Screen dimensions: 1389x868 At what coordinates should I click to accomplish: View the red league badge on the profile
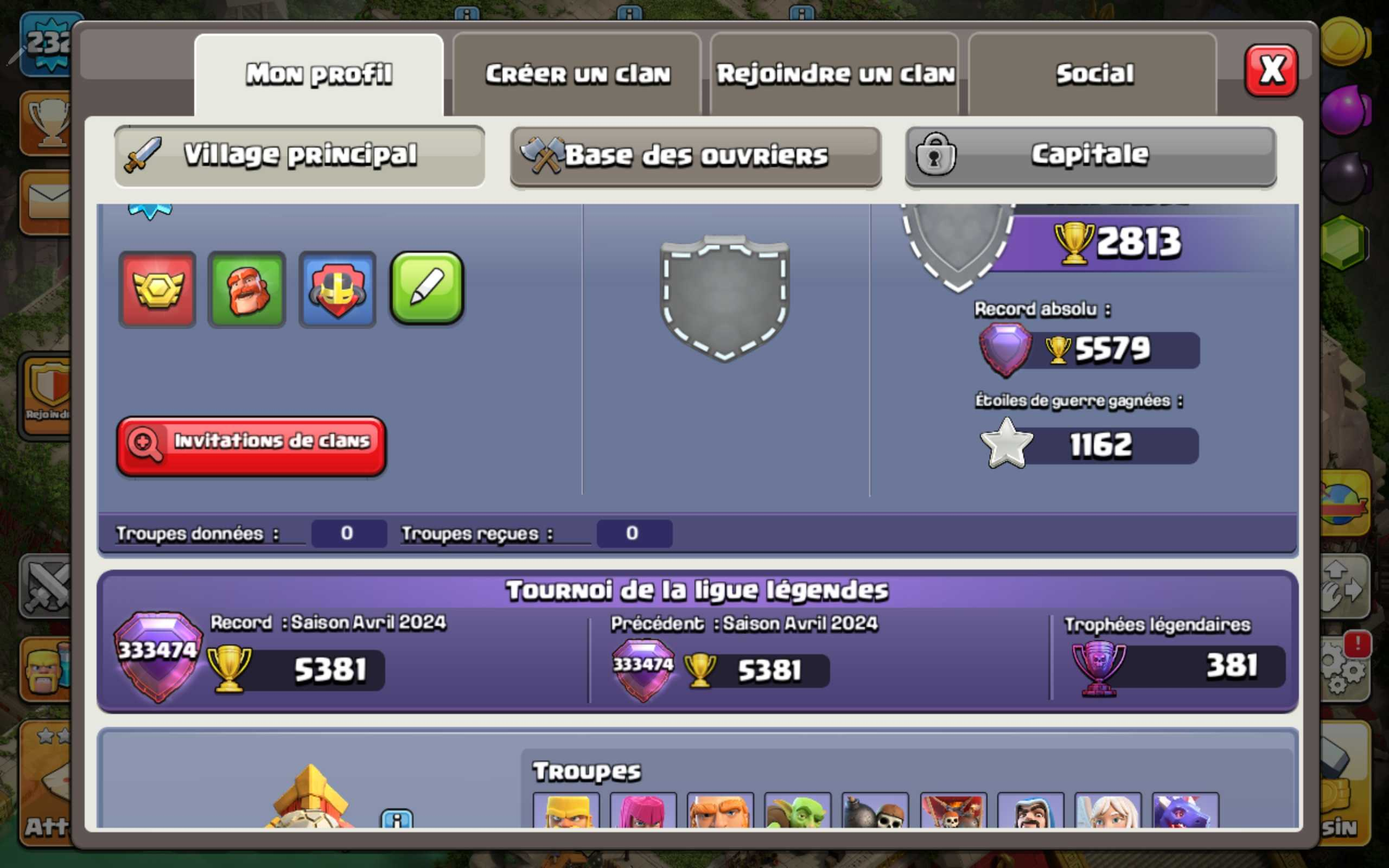point(157,290)
